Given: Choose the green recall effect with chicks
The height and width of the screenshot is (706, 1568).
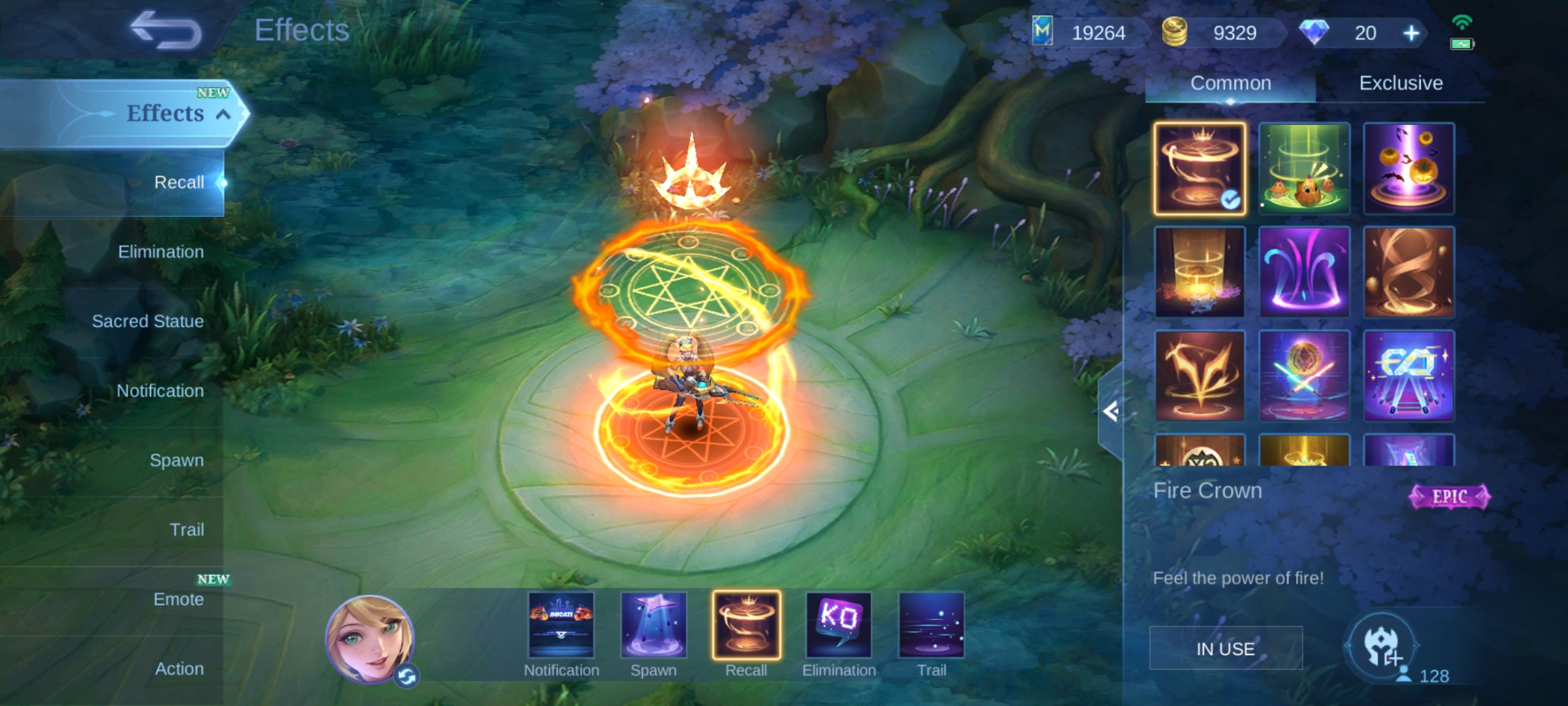Looking at the screenshot, I should [1304, 169].
